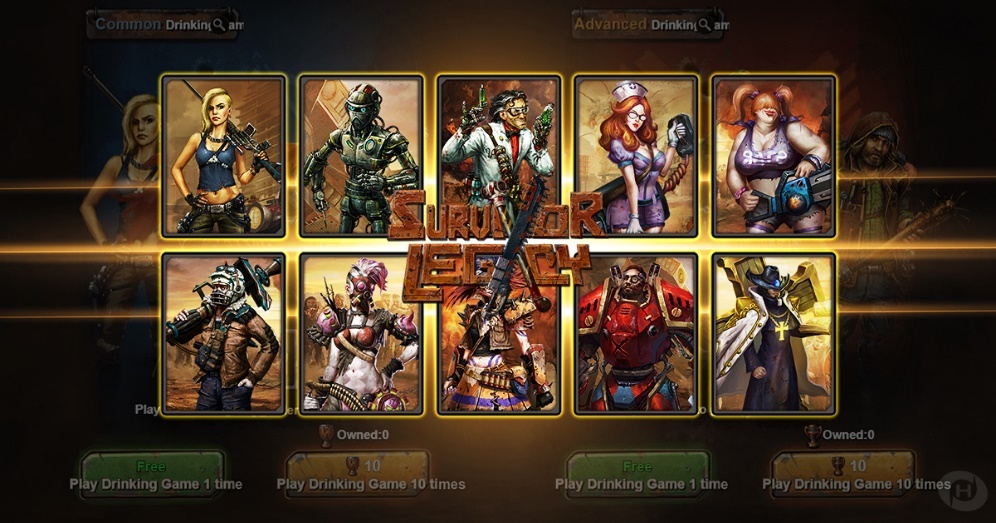Pick the red-haired nurse card
The image size is (996, 523).
click(636, 156)
